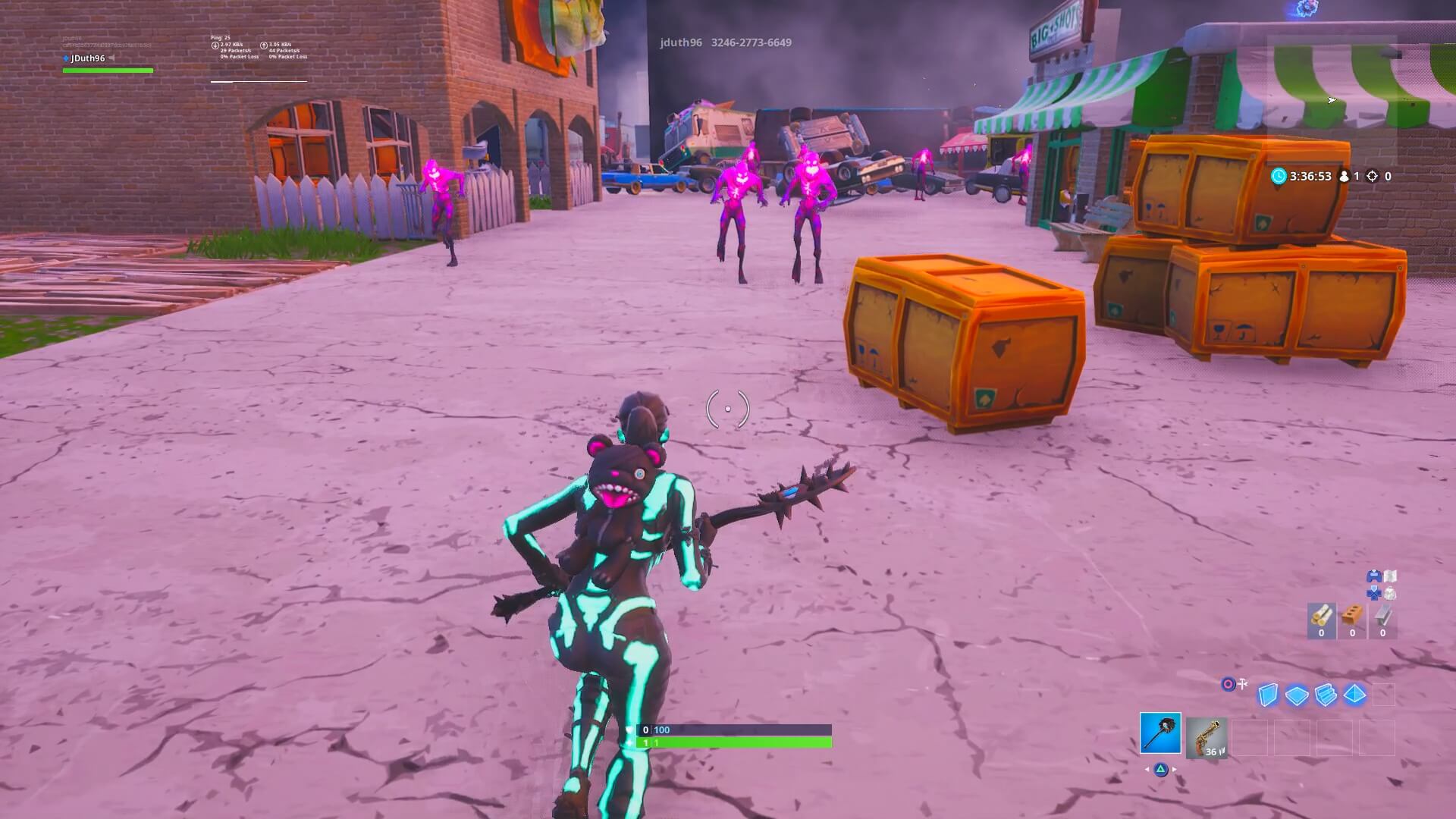Choose the floor building piece icon
The width and height of the screenshot is (1456, 819).
click(x=1295, y=694)
